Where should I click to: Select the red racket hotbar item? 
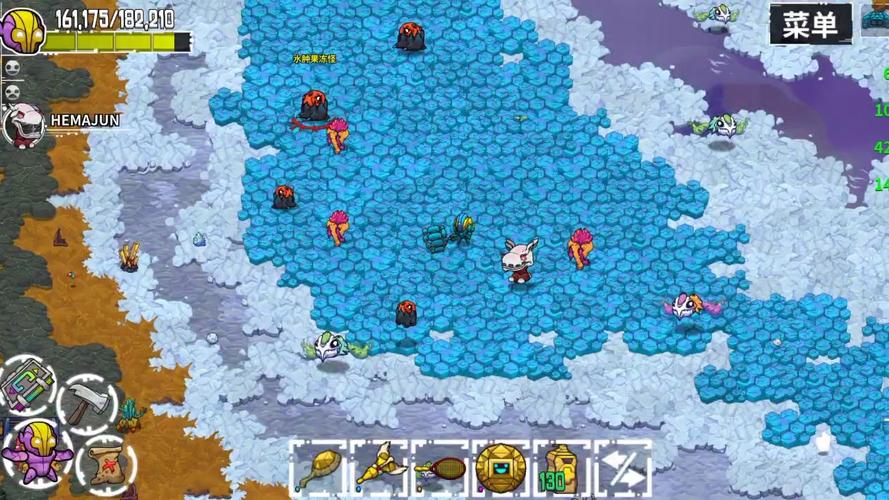(x=440, y=467)
